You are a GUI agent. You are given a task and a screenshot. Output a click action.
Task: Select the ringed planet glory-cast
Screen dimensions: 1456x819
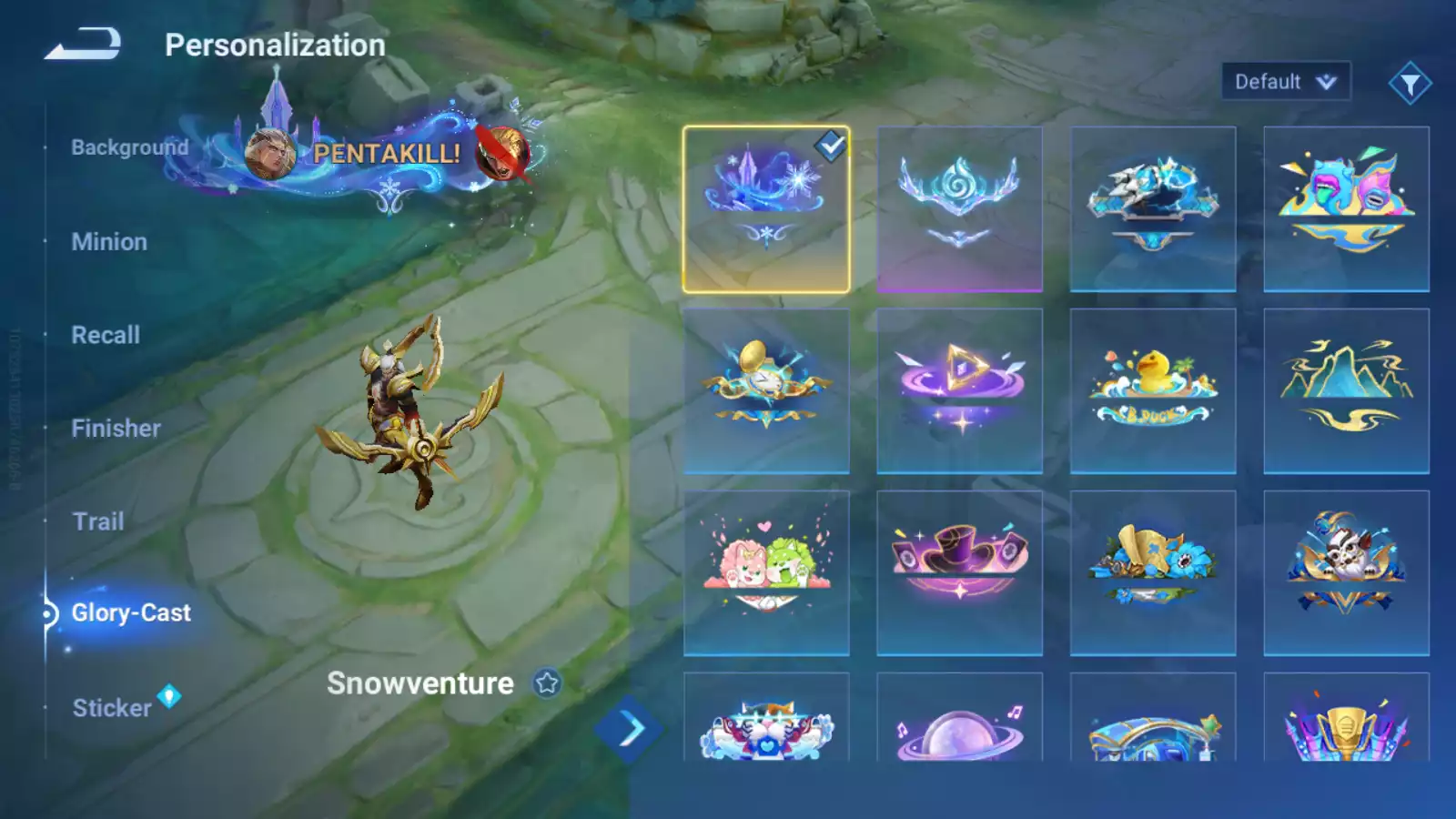click(959, 730)
